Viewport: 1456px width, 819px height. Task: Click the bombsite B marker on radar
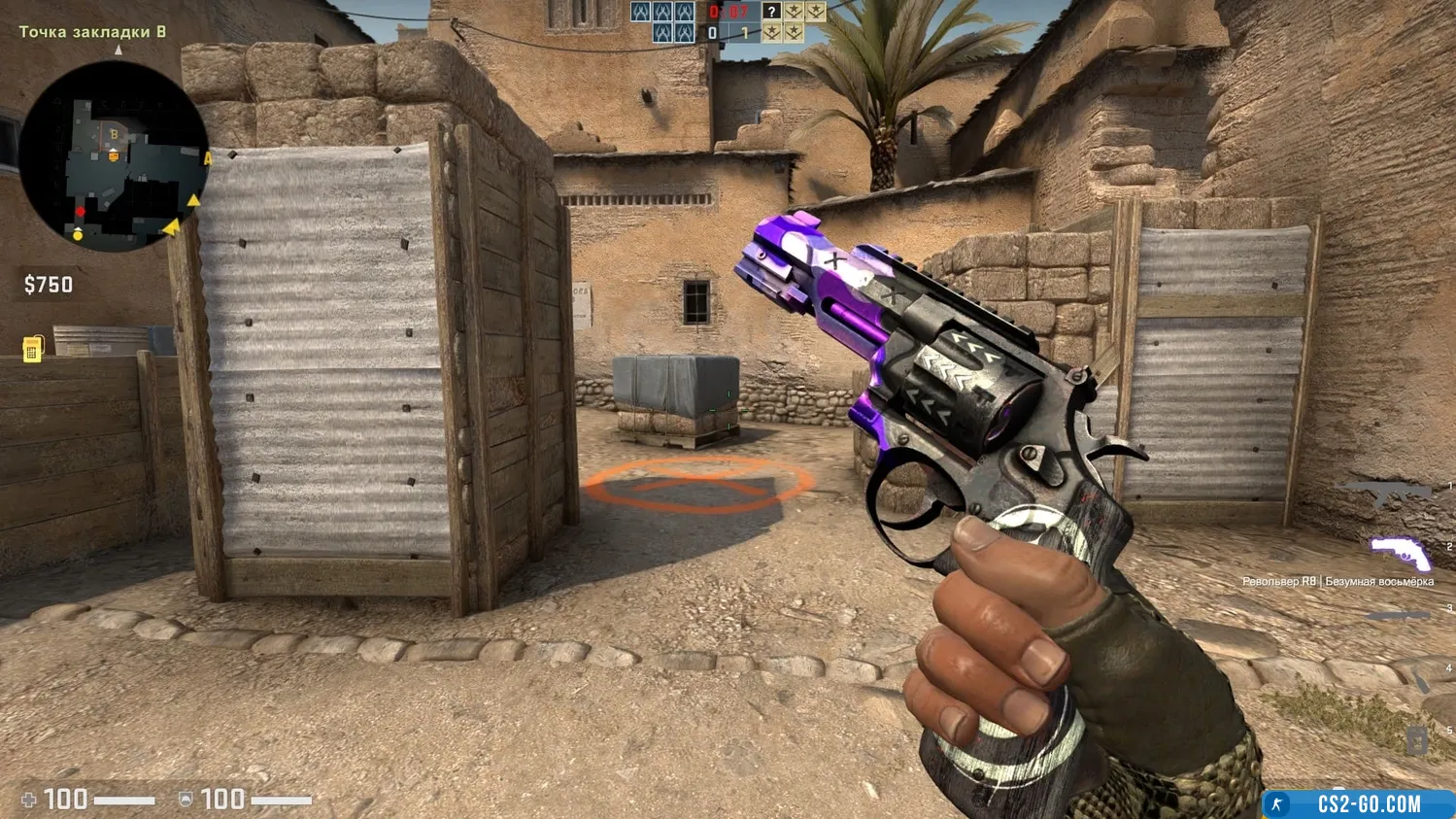point(114,134)
